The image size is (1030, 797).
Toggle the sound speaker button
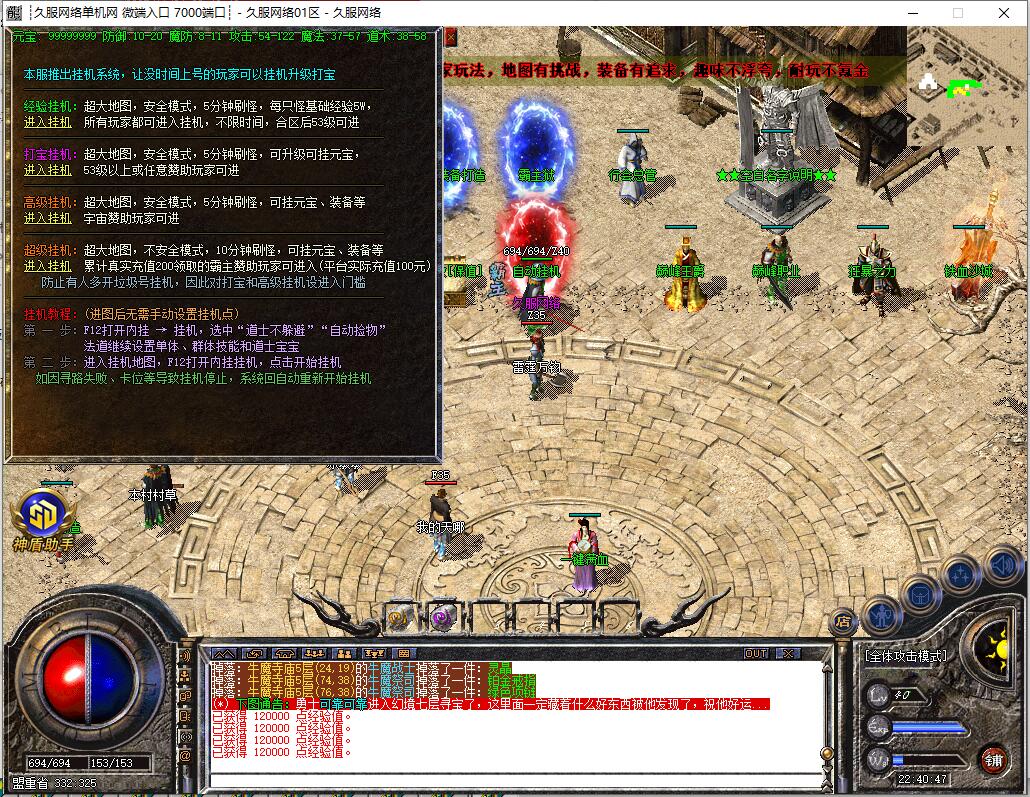click(x=1001, y=567)
